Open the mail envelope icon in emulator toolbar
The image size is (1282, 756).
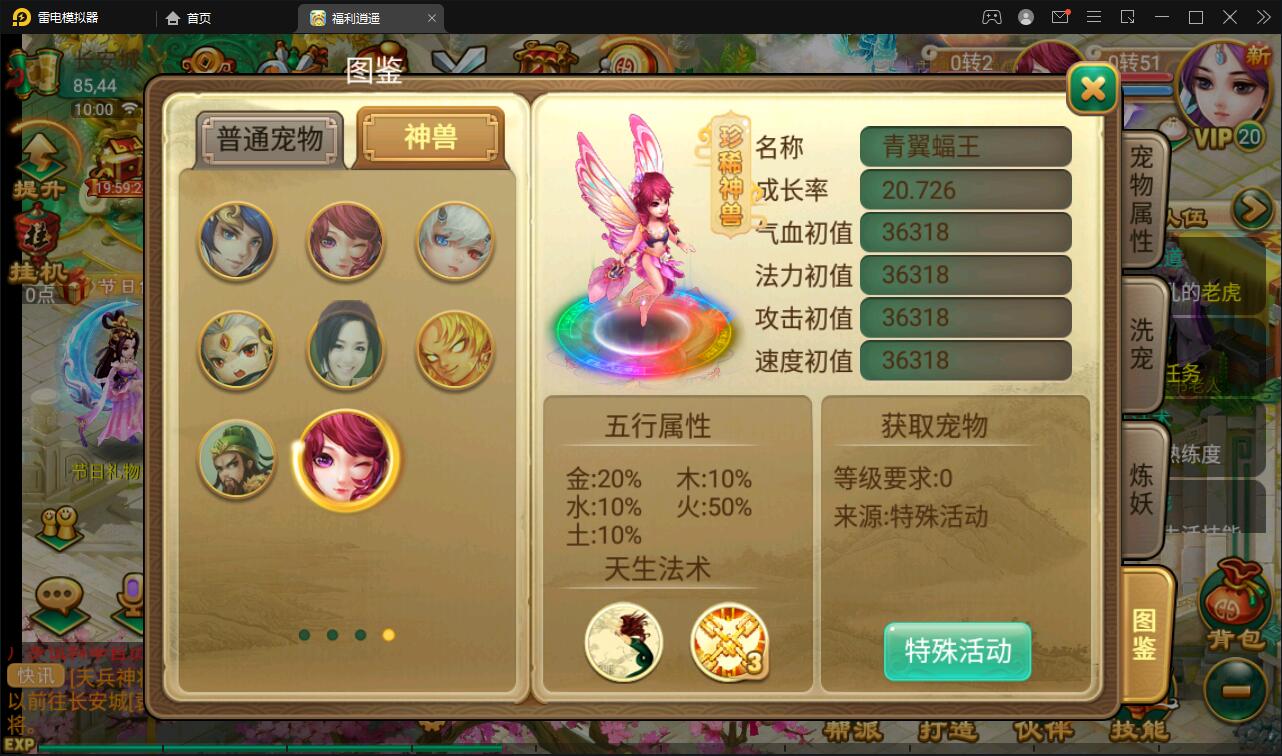[x=1061, y=17]
